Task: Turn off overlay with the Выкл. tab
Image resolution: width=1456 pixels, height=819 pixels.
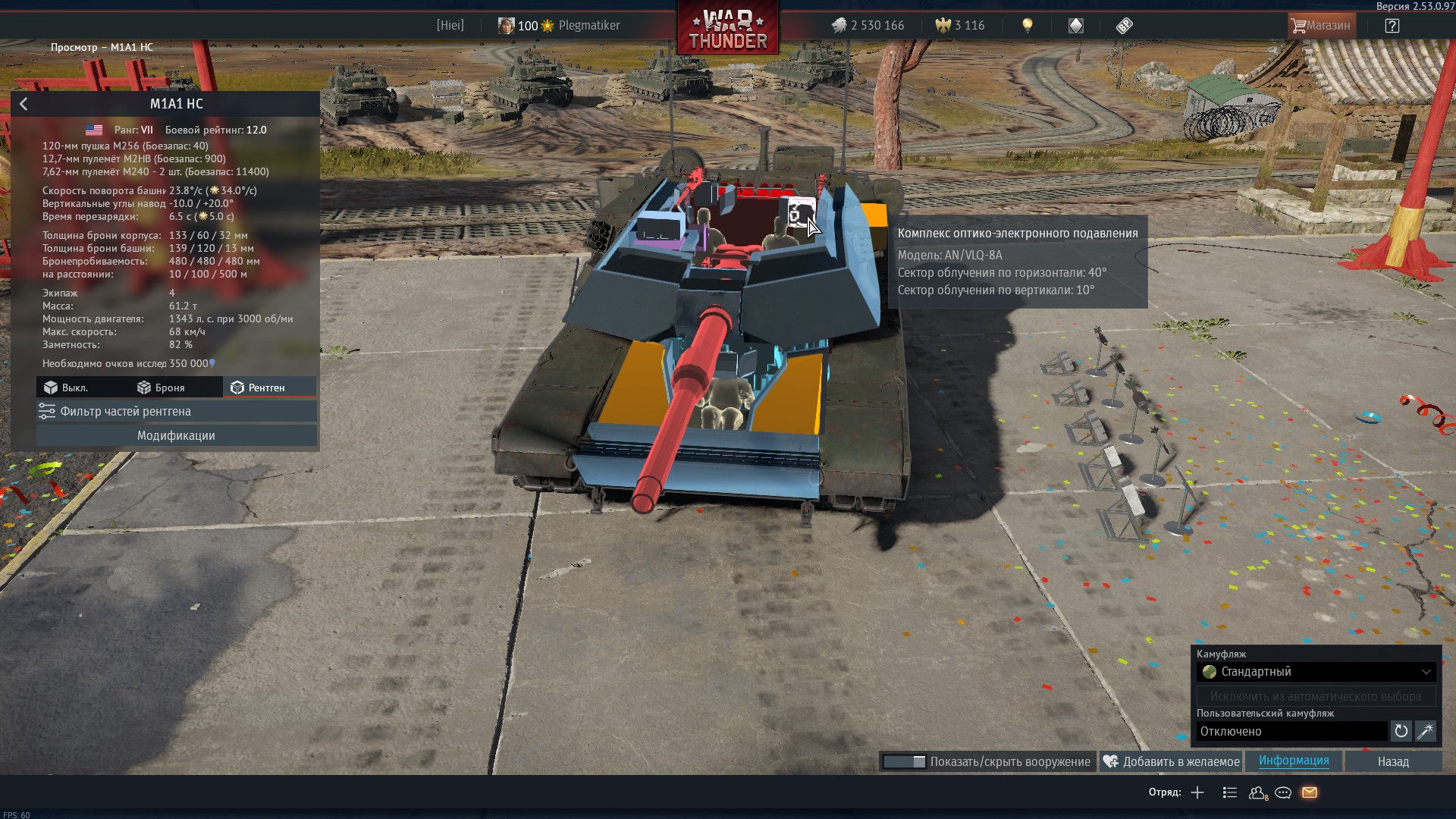Action: click(x=67, y=388)
